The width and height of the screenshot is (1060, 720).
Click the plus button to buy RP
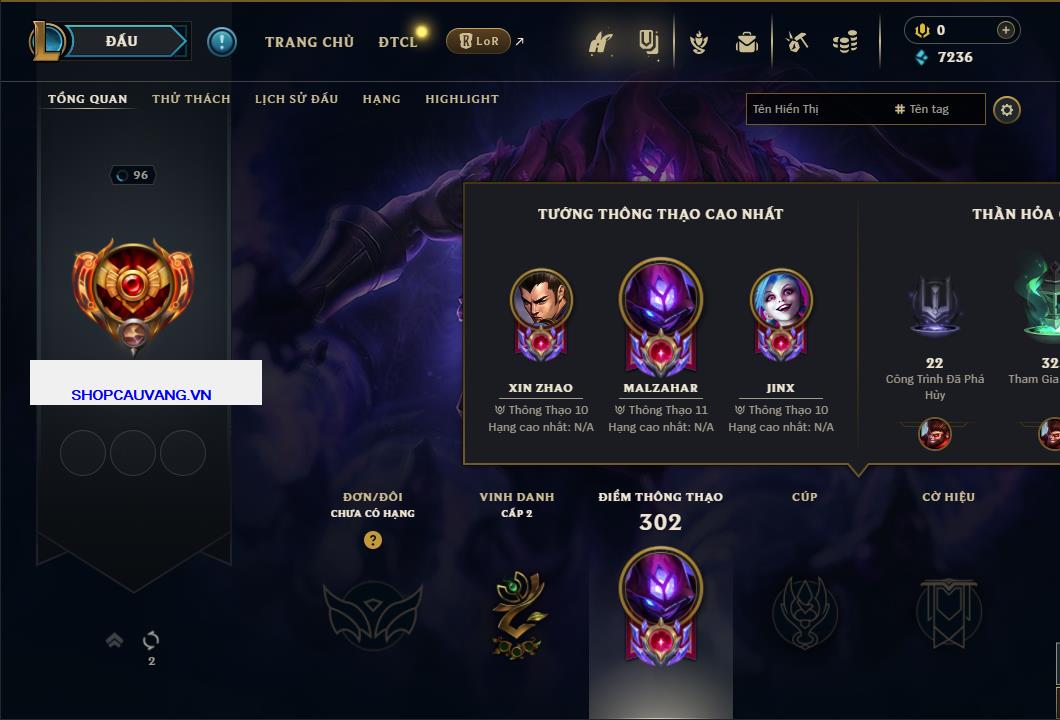[x=1005, y=30]
